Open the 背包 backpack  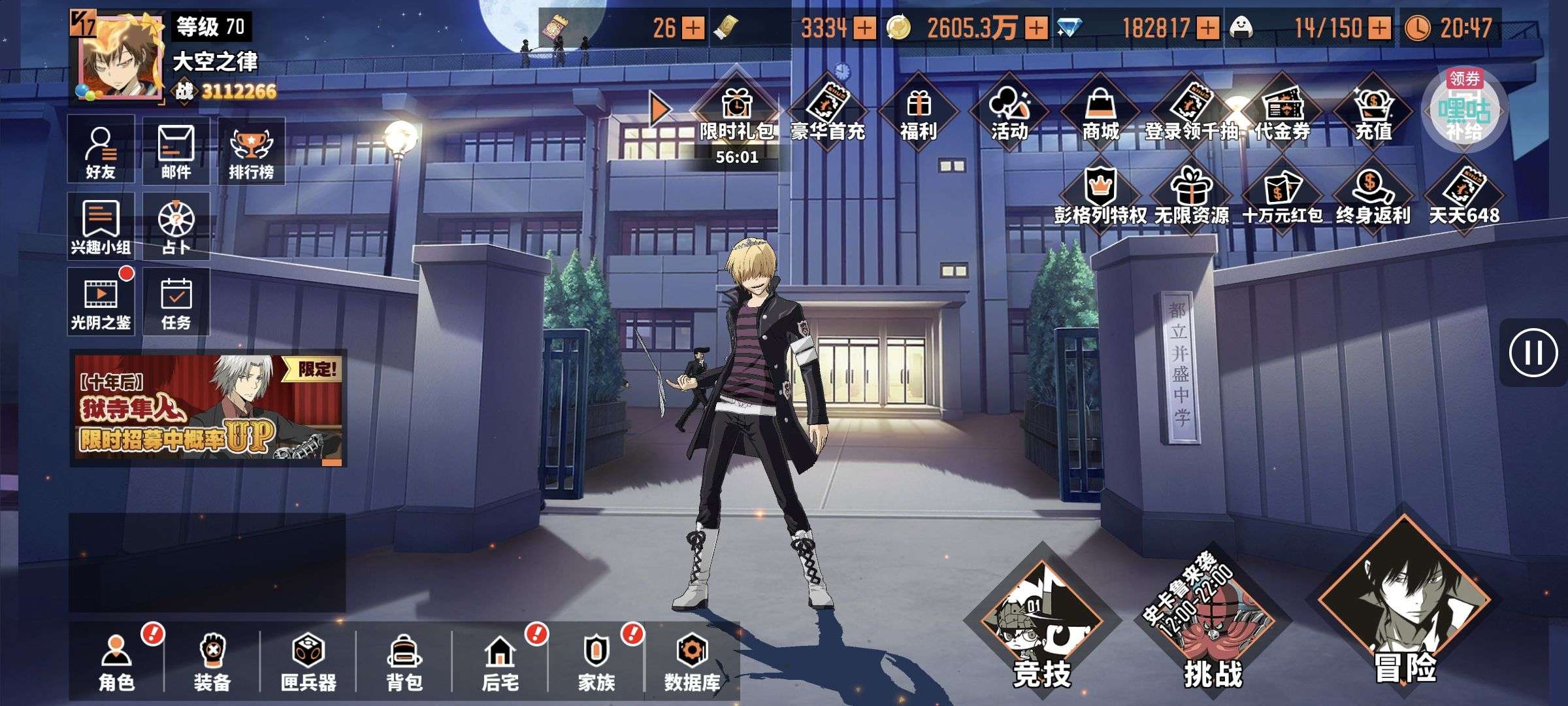click(404, 660)
